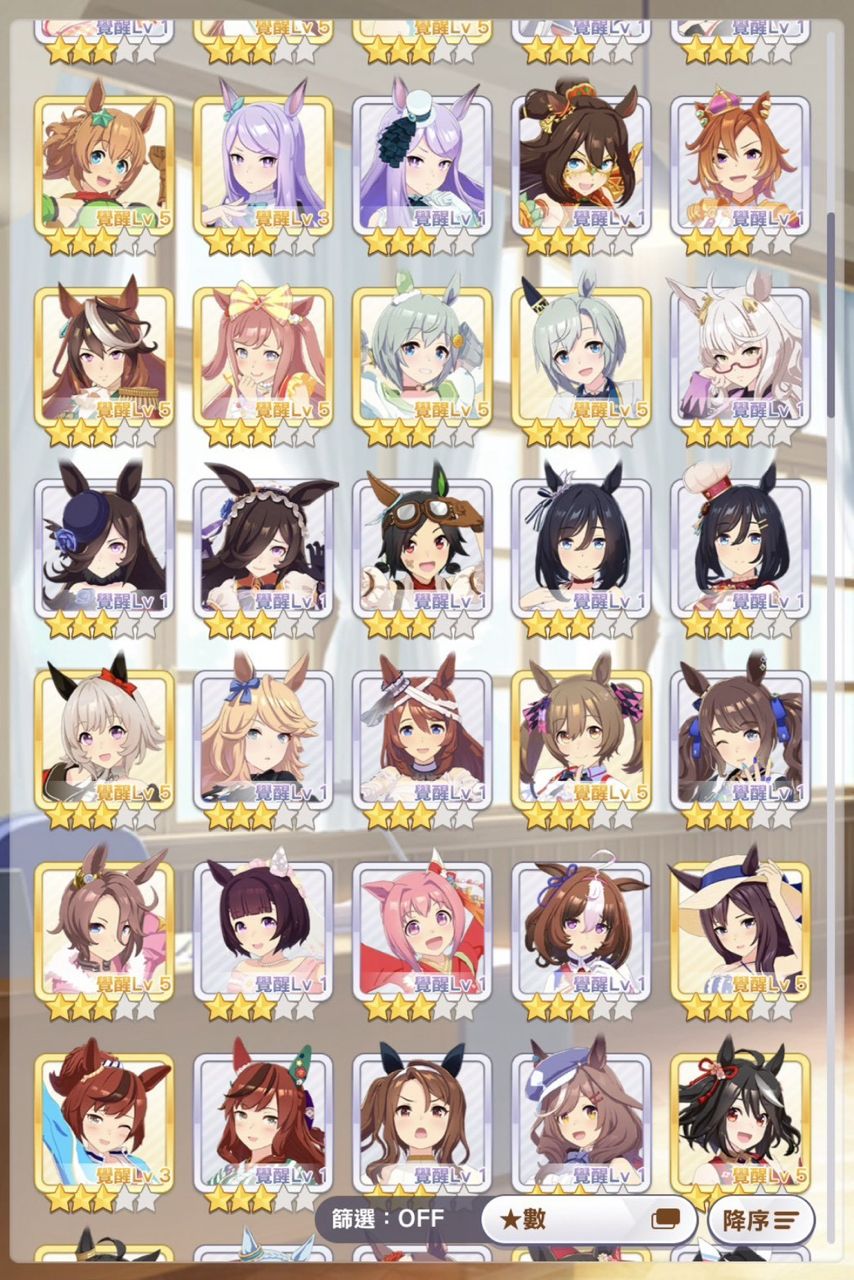The width and height of the screenshot is (854, 1280).
Task: Open the girl with the blue rose hat
Action: coord(104,548)
